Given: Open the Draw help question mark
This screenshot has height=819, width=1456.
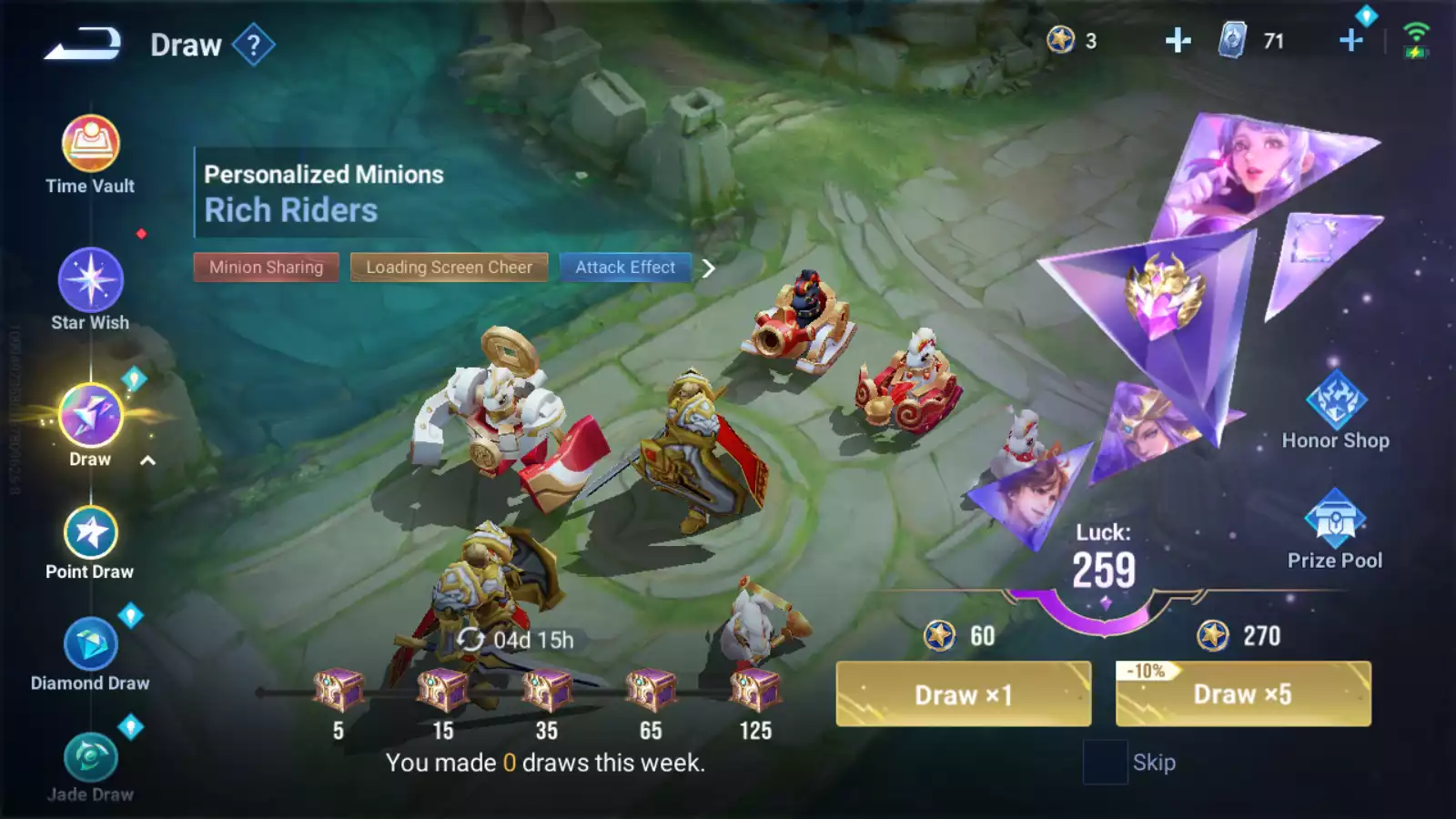Looking at the screenshot, I should tap(253, 45).
